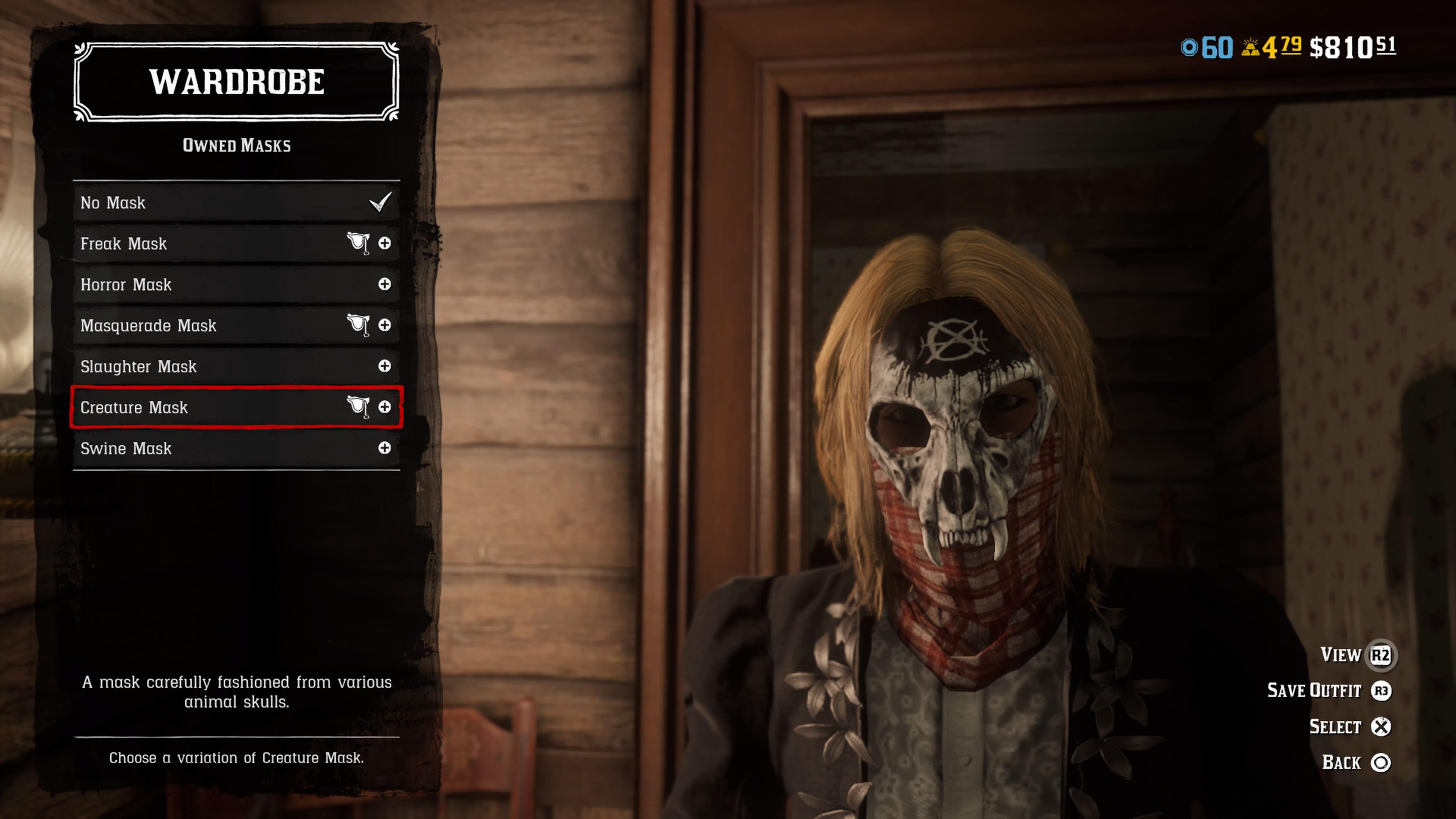The width and height of the screenshot is (1456, 819).
Task: Open Swine Mask variations via the plus icon
Action: click(x=386, y=448)
